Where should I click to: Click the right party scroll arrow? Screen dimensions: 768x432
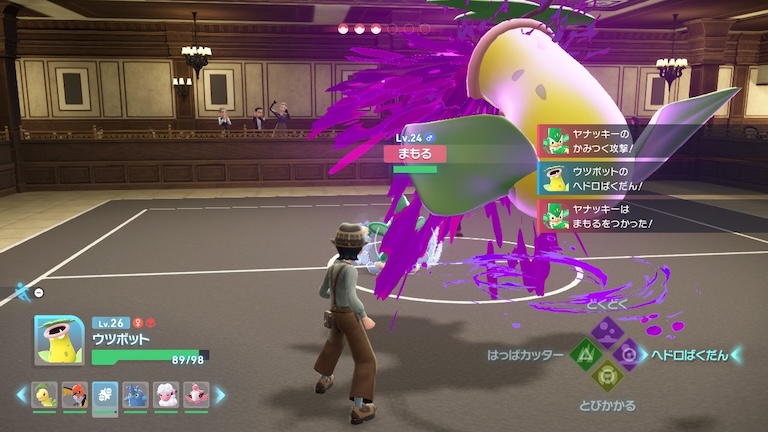[219, 395]
